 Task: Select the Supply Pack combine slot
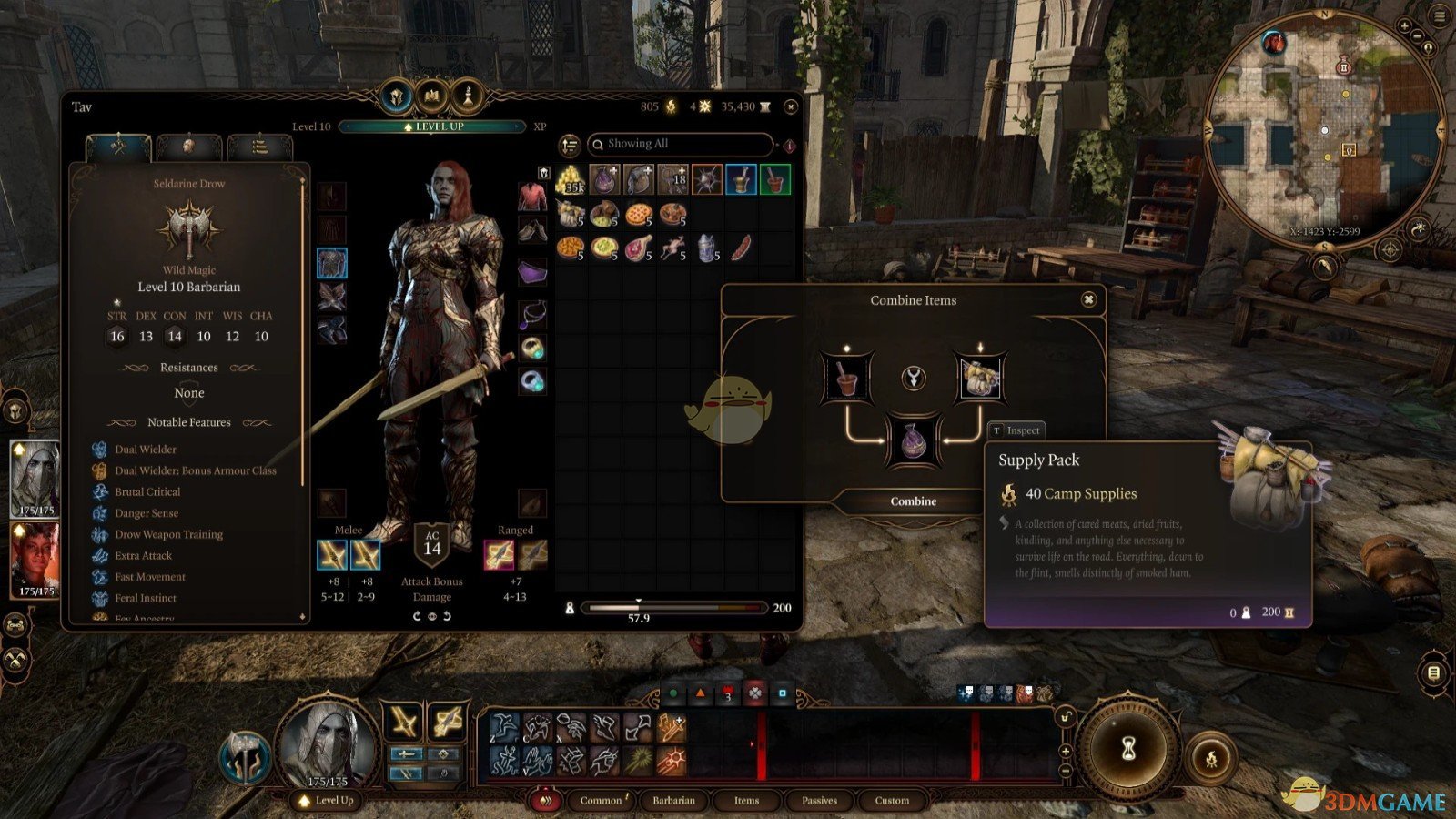[980, 378]
